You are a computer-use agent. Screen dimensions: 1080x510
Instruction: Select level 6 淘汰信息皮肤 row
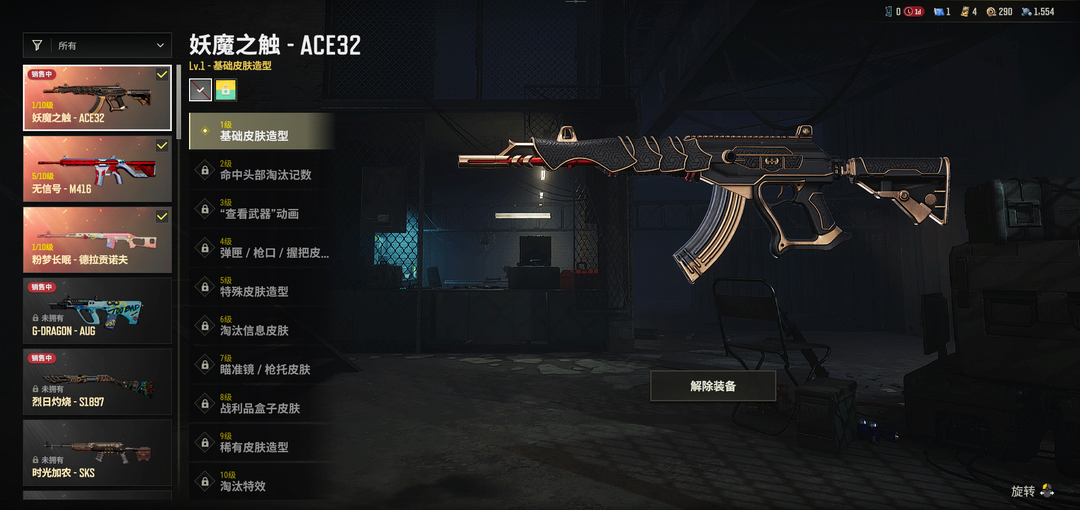261,326
